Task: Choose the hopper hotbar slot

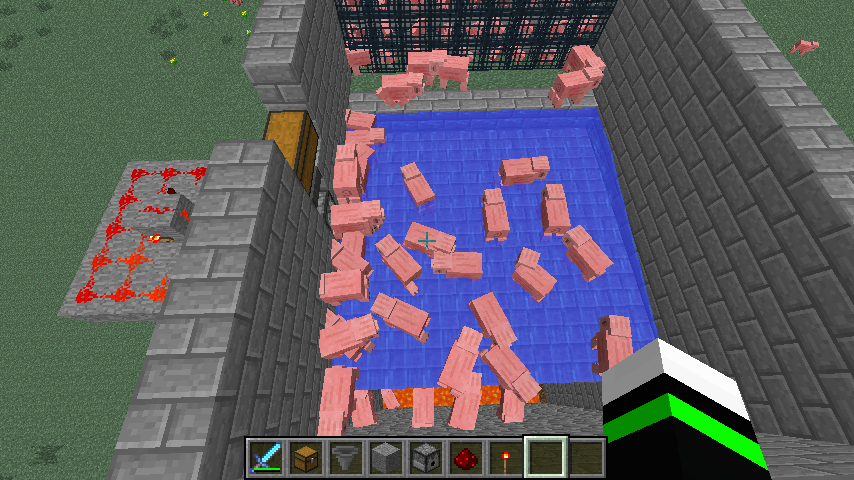Action: [346, 458]
